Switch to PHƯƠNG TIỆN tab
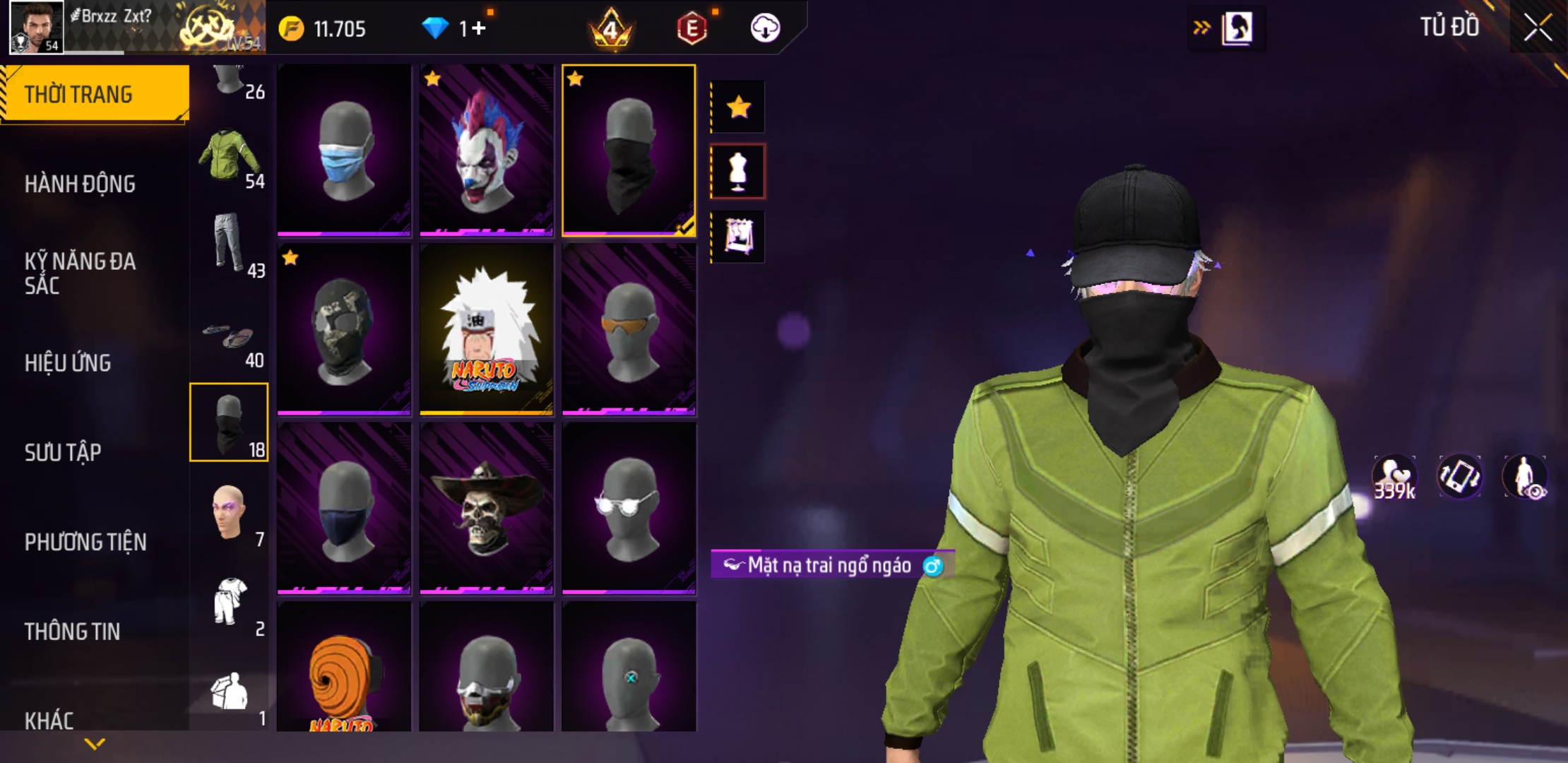This screenshot has height=763, width=1568. pos(85,542)
